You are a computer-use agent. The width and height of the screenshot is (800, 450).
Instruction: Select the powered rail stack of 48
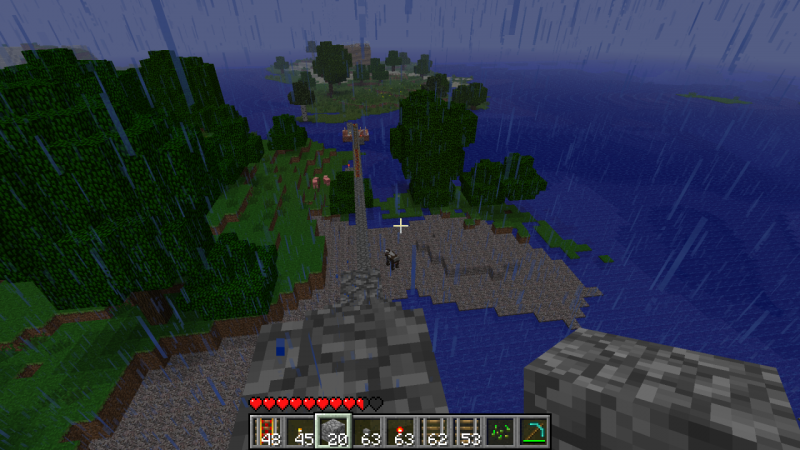point(266,431)
